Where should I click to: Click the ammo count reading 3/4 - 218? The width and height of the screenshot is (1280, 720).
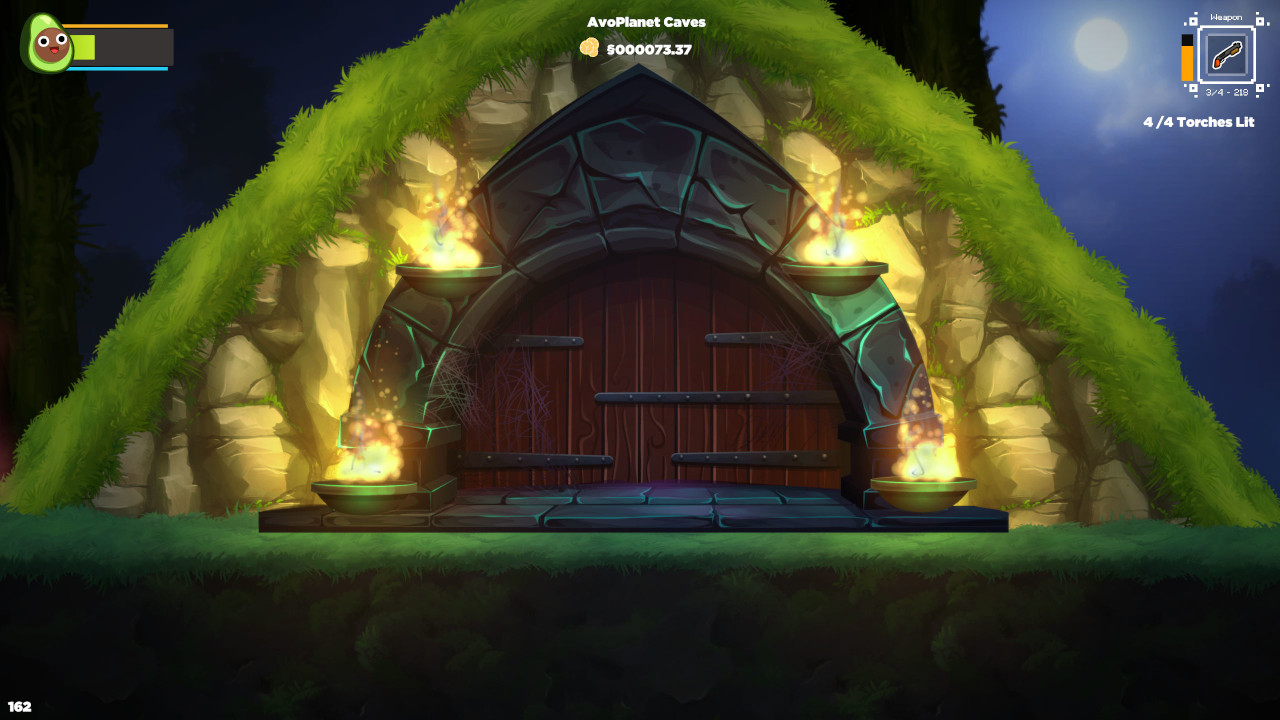pyautogui.click(x=1228, y=92)
